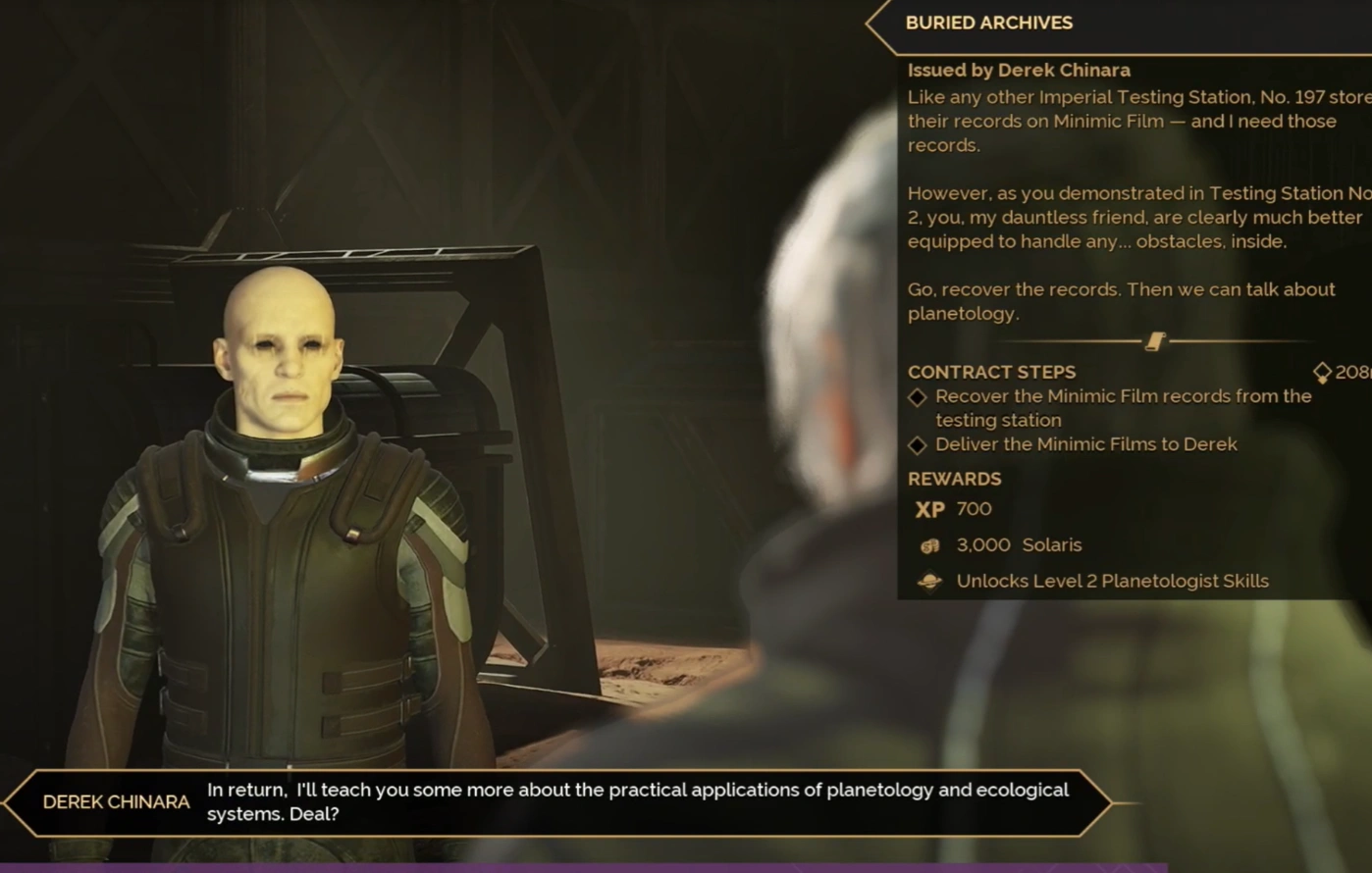Inspect the Level 2 Planetologist Skills reward

(x=1111, y=581)
